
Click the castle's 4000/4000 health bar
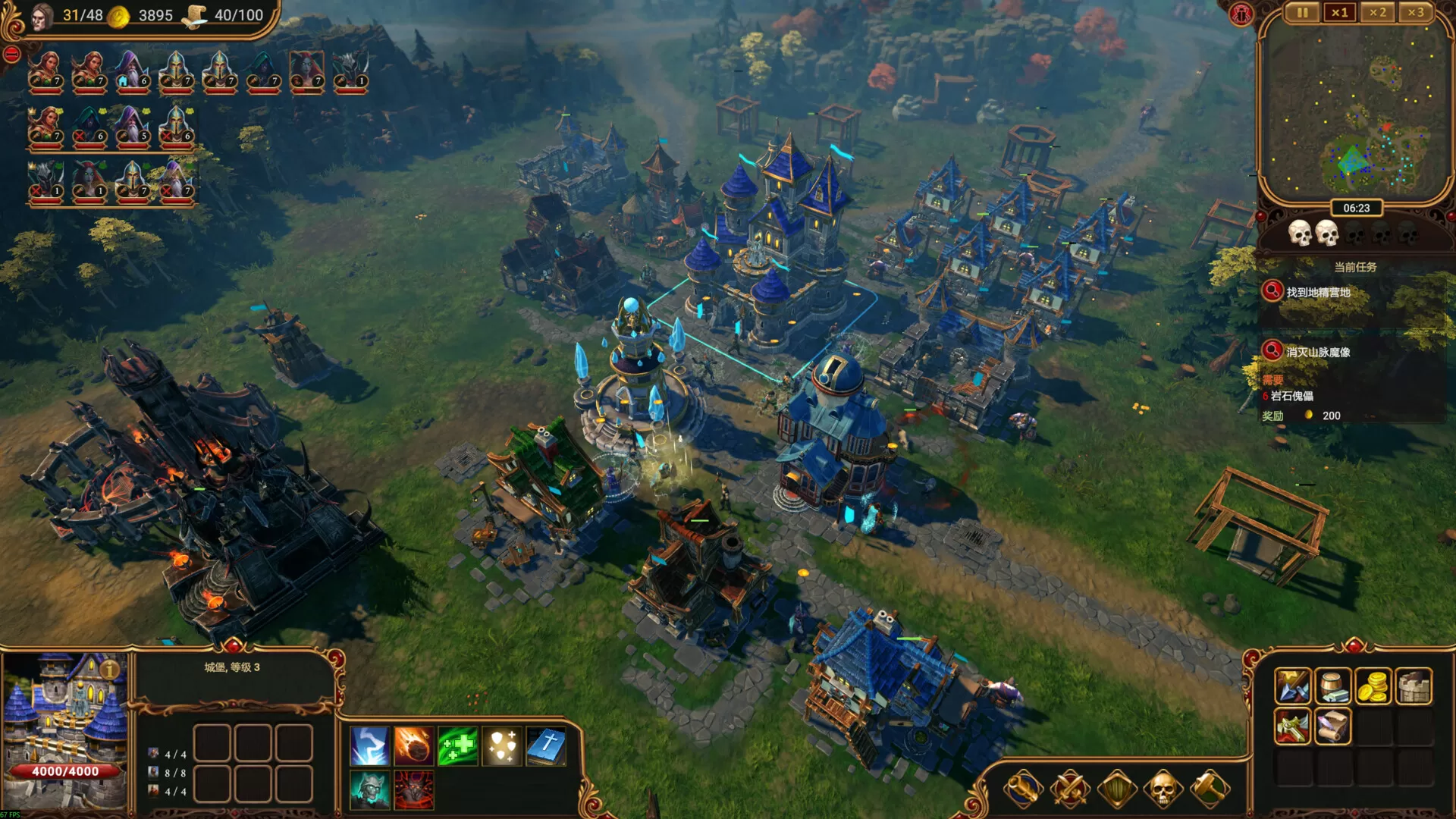coord(65,772)
